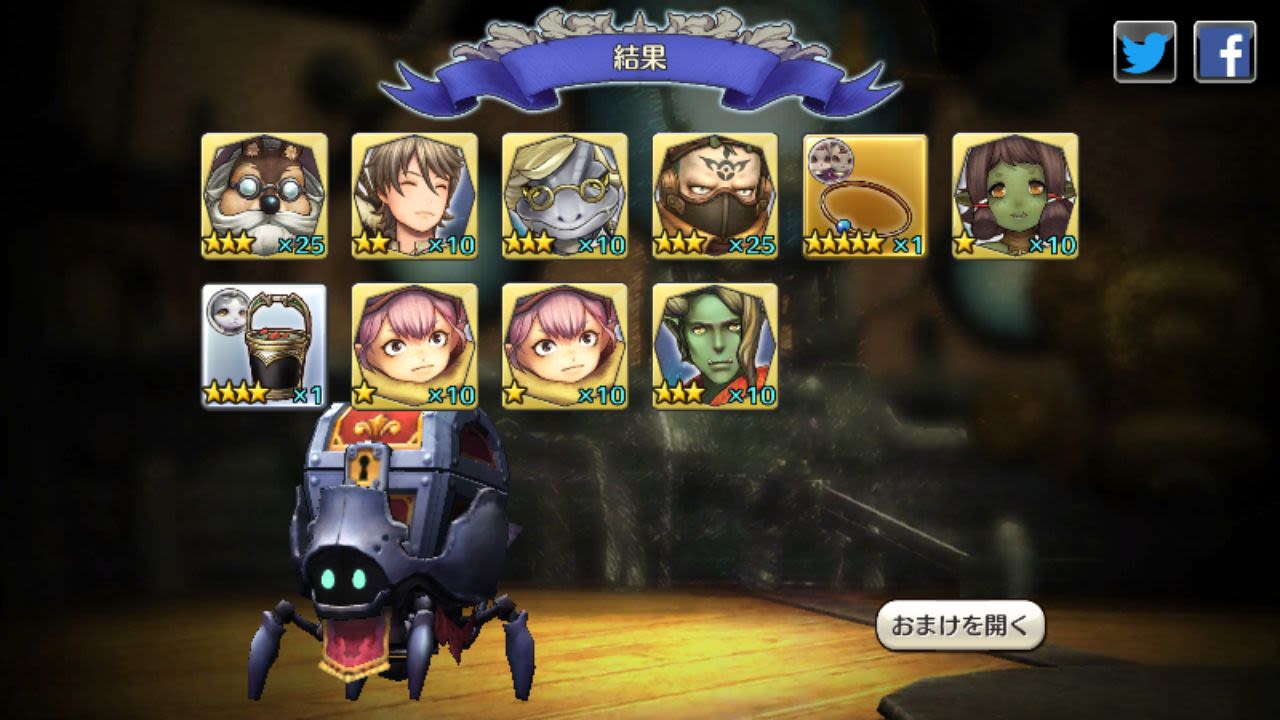Viewport: 1280px width, 720px height.
Task: Share results on Twitter
Action: (1145, 52)
